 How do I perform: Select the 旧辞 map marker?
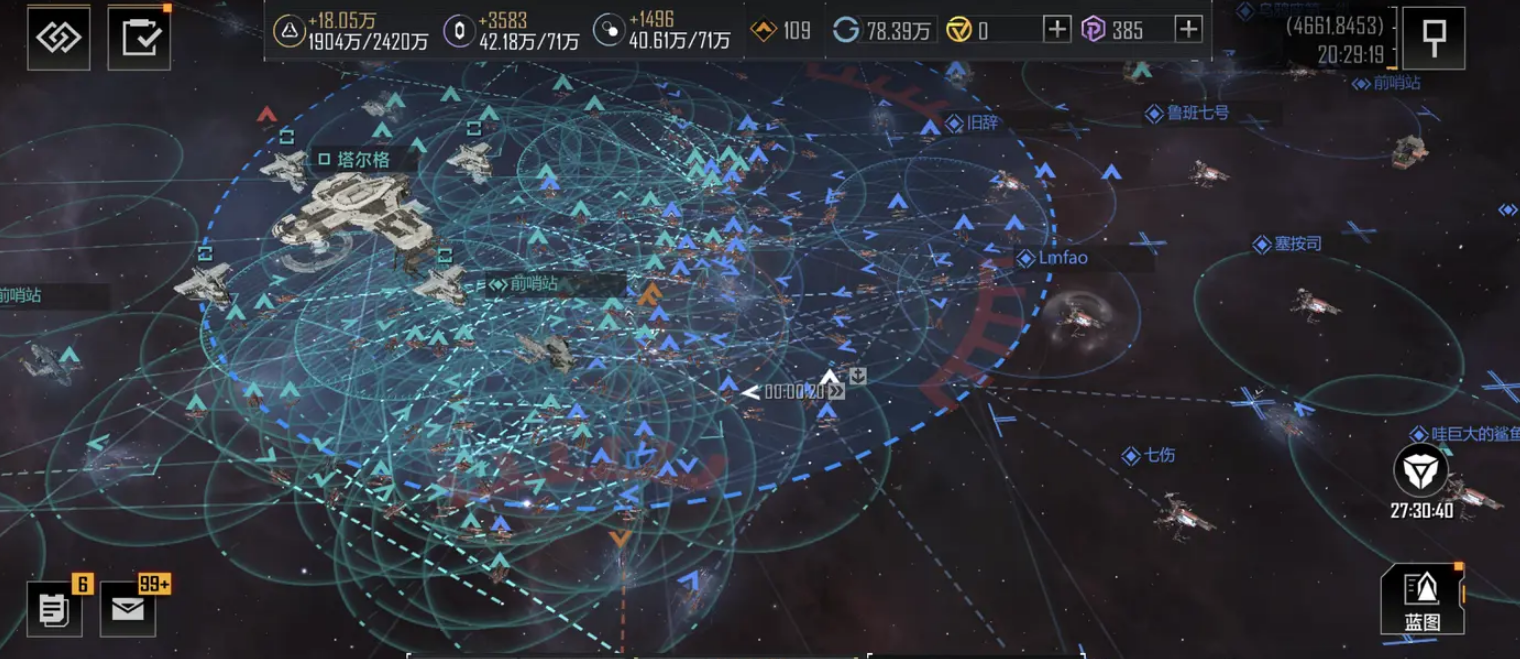[x=981, y=123]
